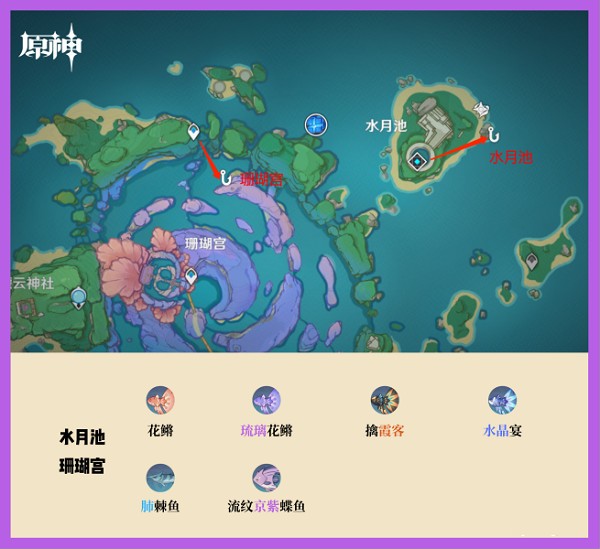Viewport: 600px width, 549px height.
Task: Select the round blue marker near 云神社
Action: pyautogui.click(x=75, y=296)
